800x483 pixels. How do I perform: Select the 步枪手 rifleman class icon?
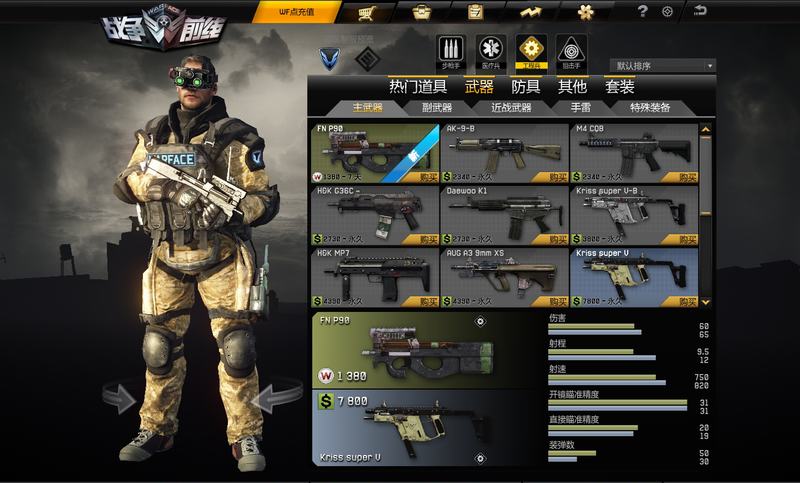451,50
